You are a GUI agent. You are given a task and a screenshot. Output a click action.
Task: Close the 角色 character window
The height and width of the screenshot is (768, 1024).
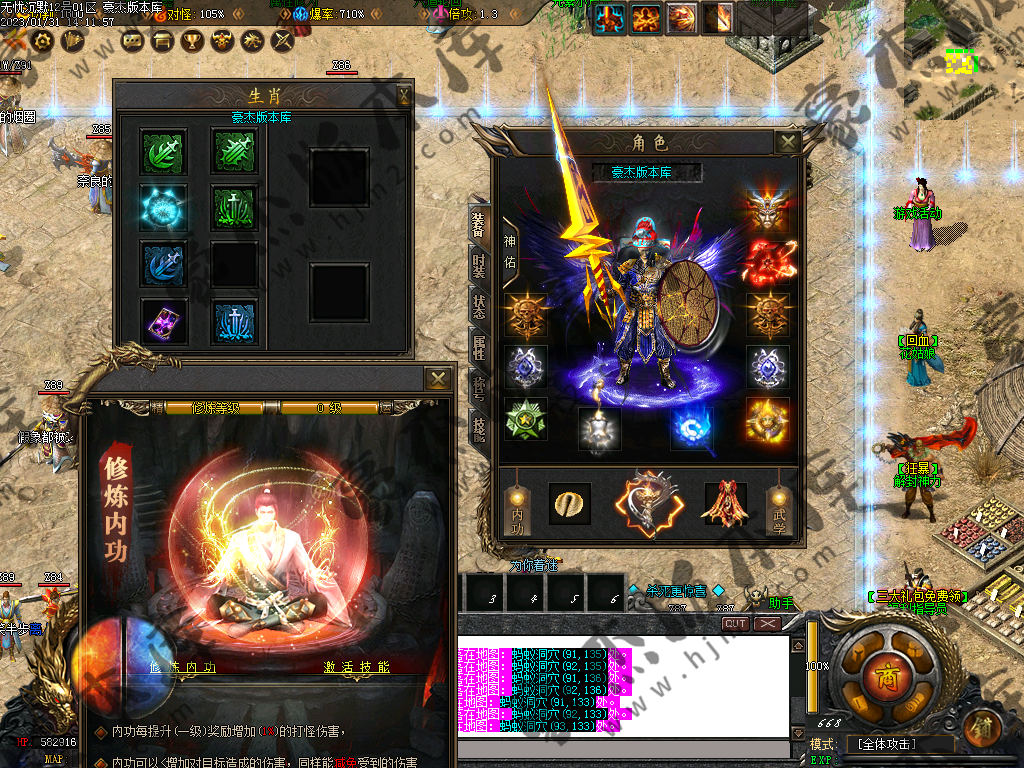(x=788, y=142)
